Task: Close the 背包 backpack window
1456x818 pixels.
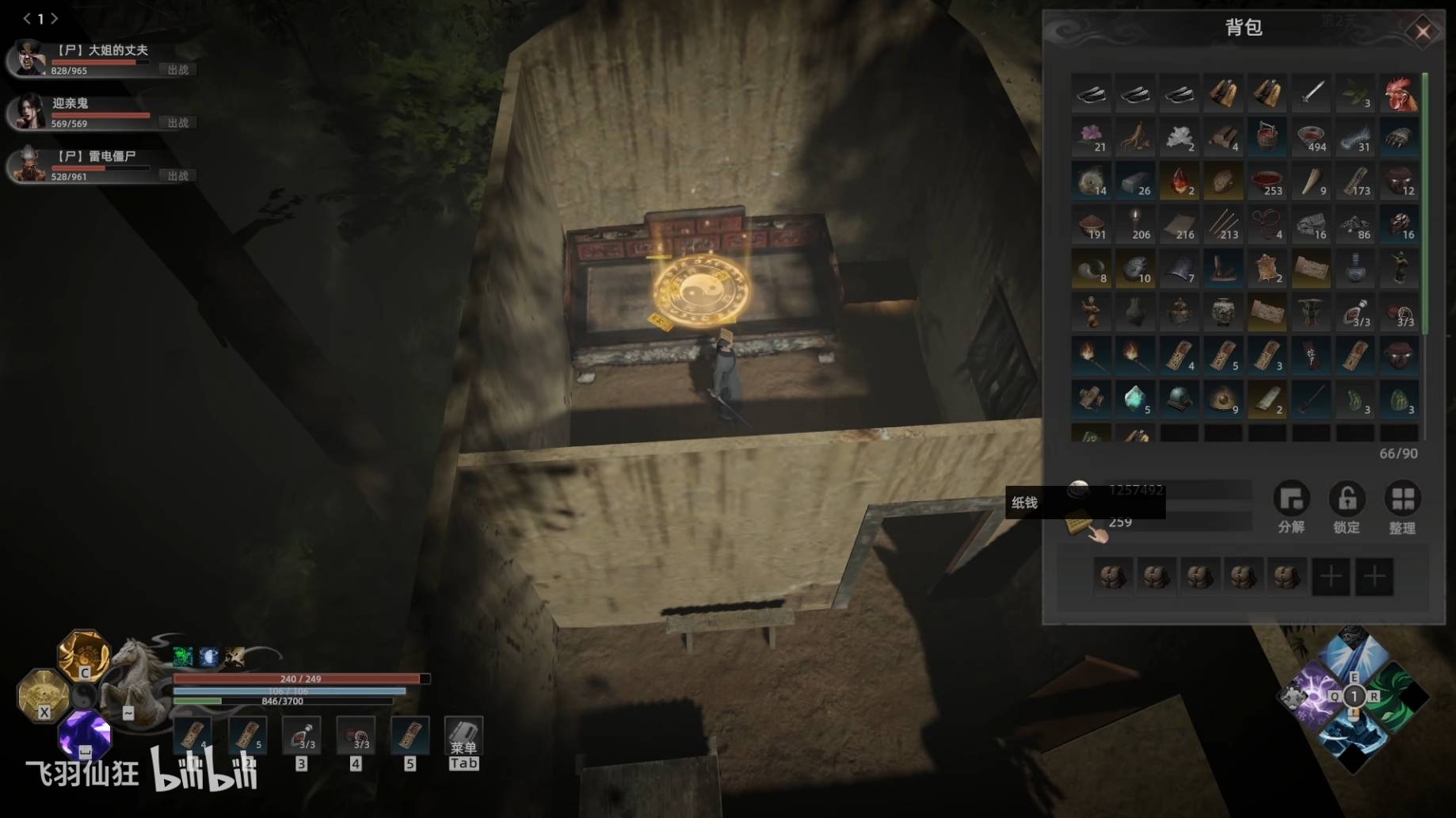Action: coord(1423,32)
